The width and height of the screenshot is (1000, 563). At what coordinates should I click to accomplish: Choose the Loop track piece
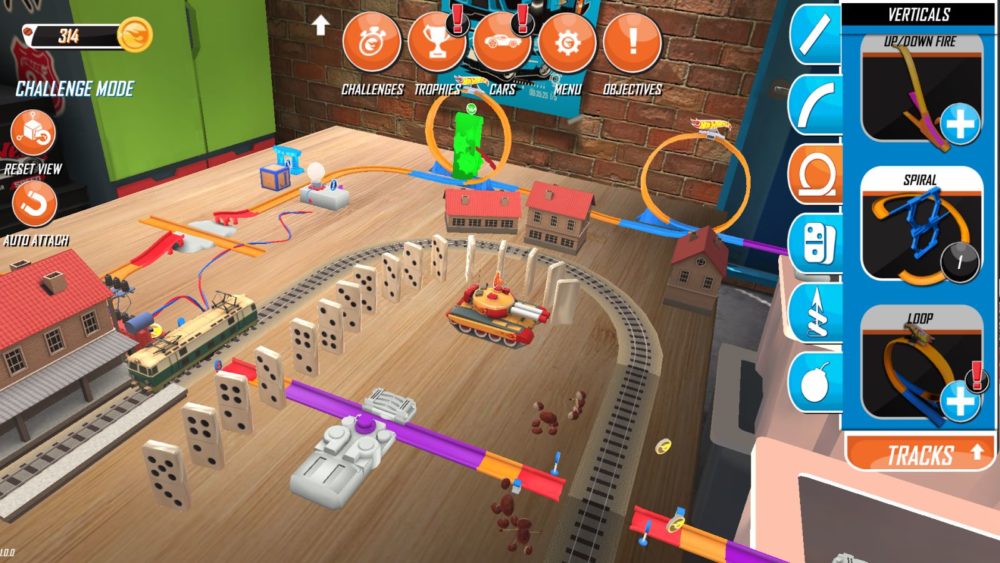(x=921, y=365)
